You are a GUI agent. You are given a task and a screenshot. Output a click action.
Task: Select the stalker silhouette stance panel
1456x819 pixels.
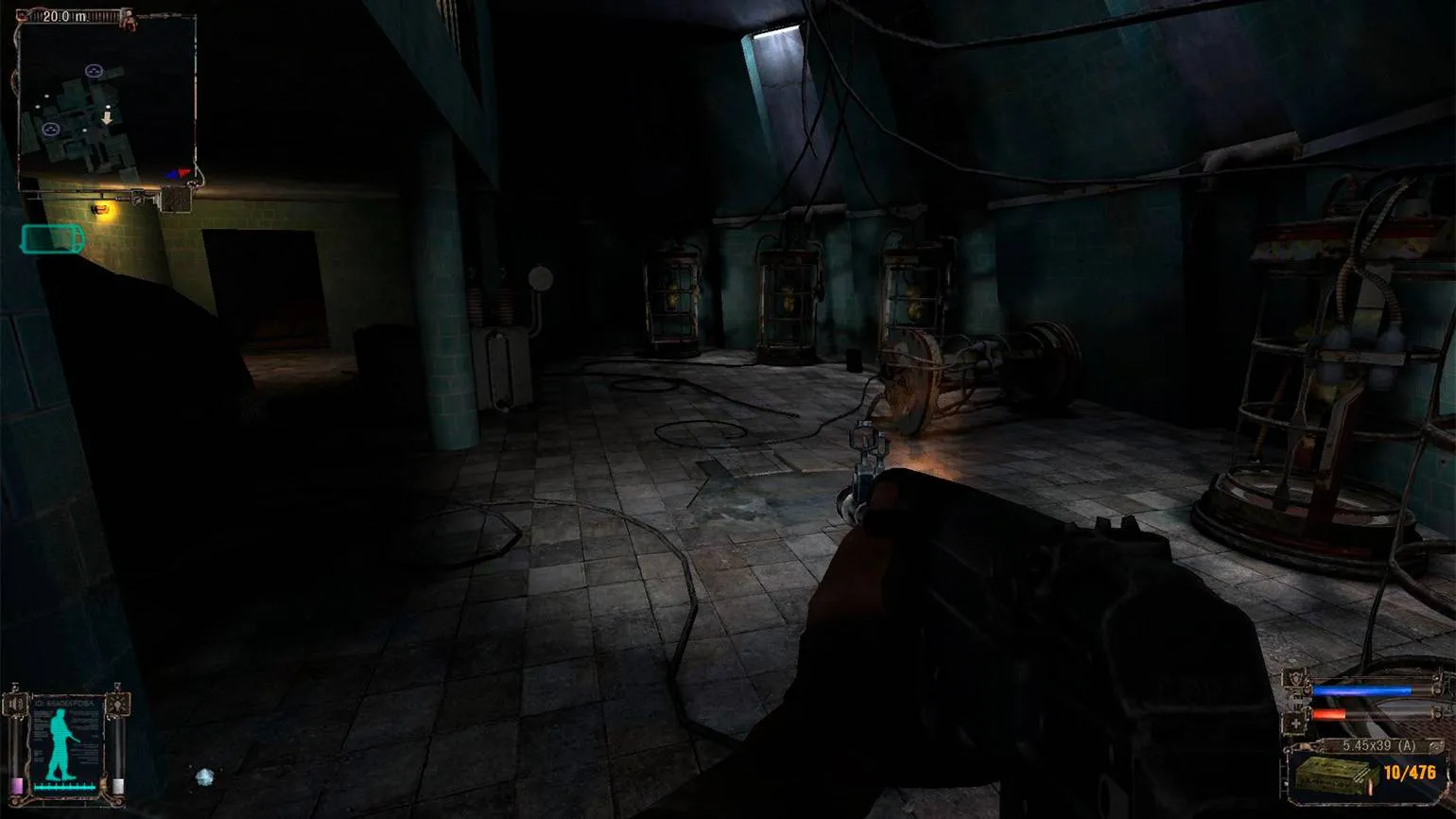[65, 742]
